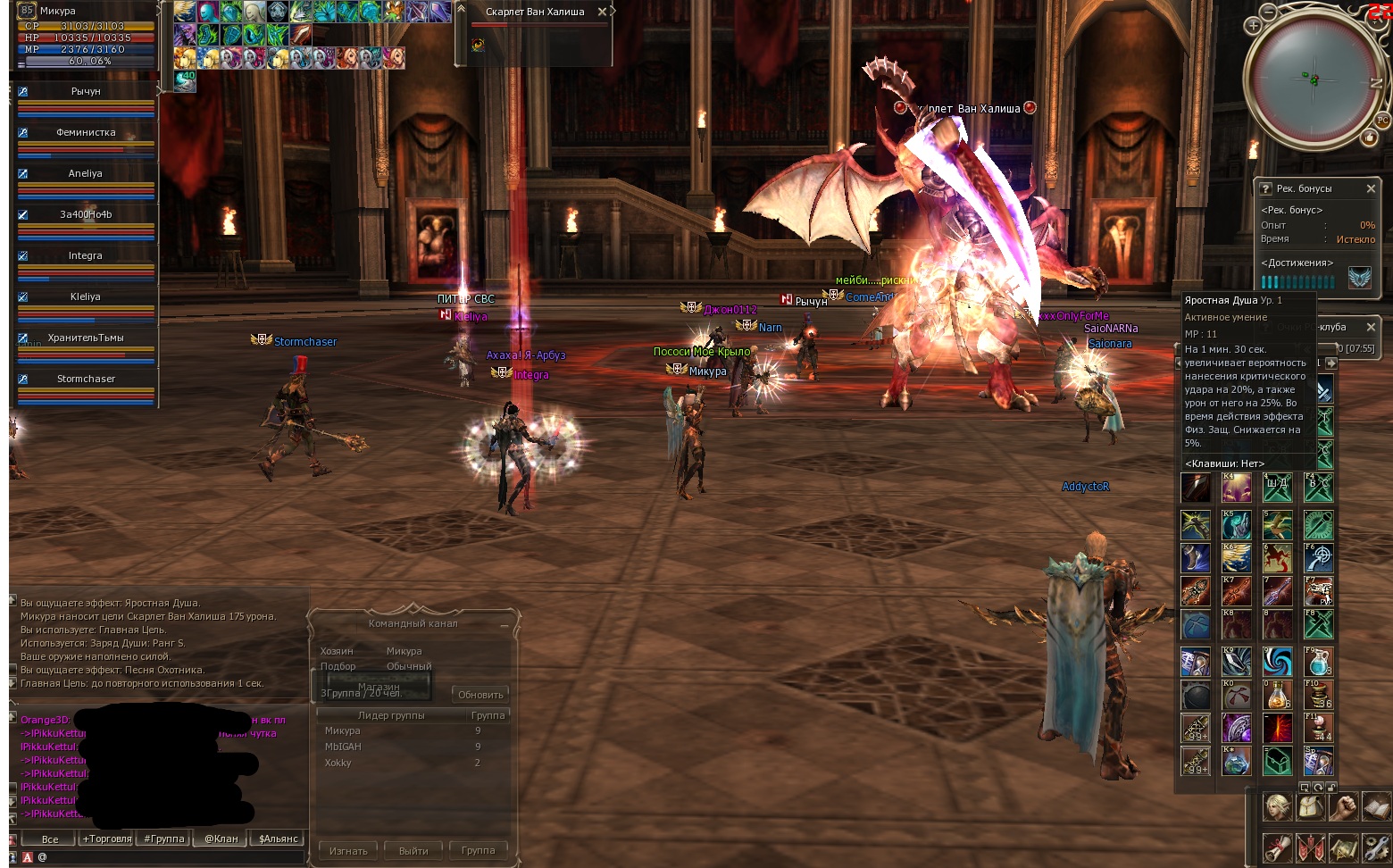
Task: Open the wrench system settings icon
Action: tap(1376, 847)
